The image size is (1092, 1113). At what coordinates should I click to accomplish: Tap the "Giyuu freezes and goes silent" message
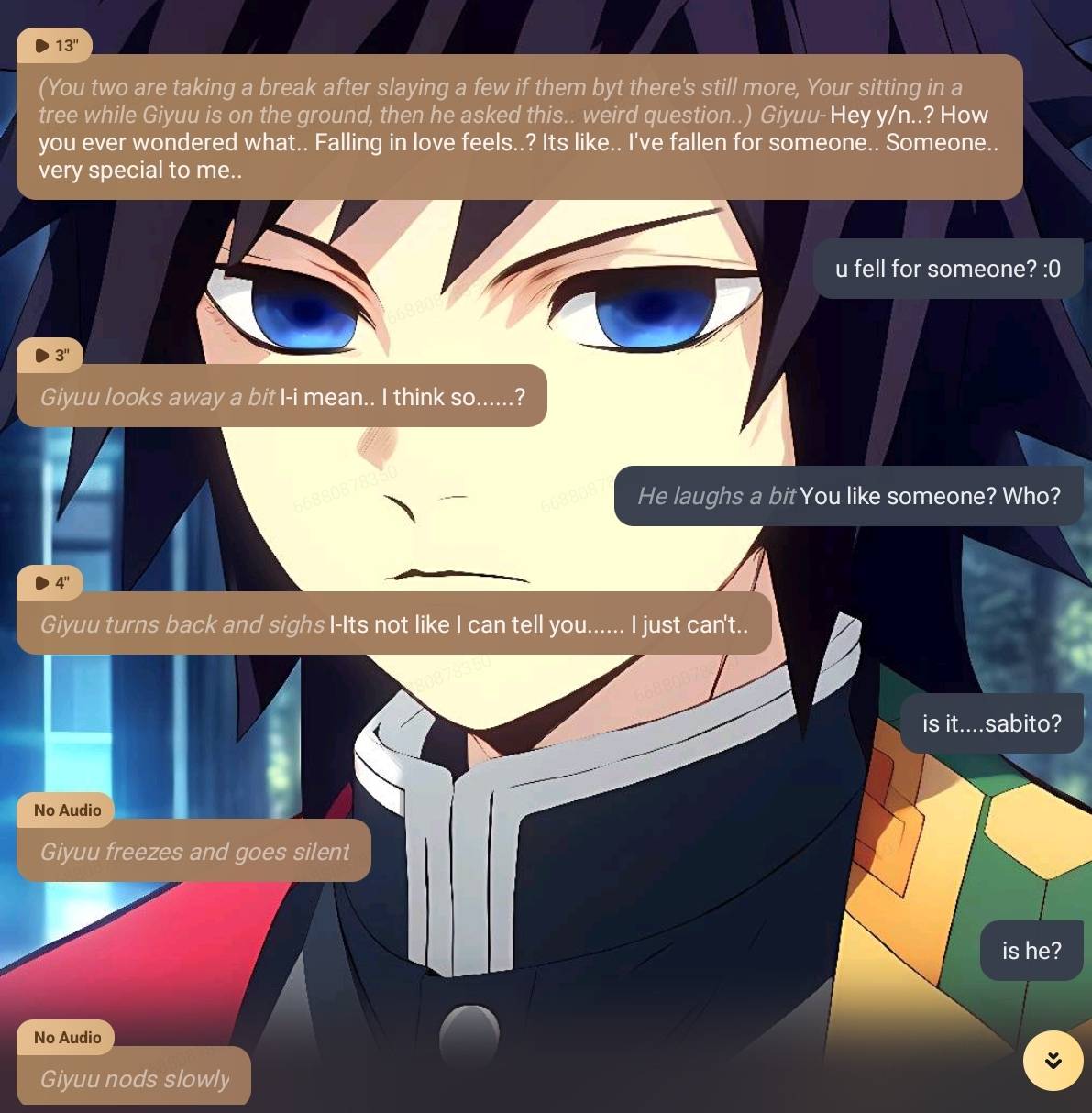pos(193,852)
